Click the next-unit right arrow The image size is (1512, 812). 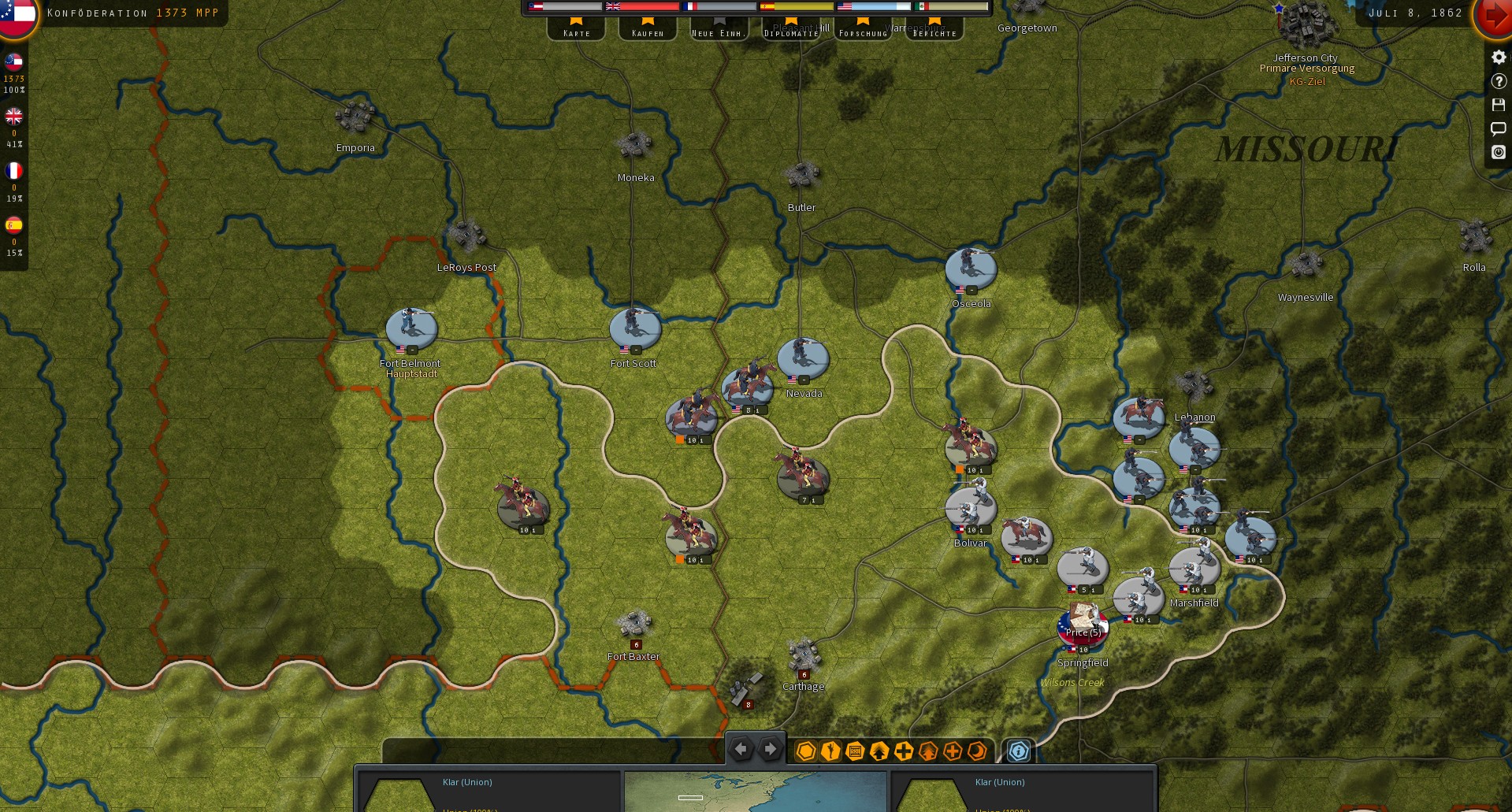(770, 749)
